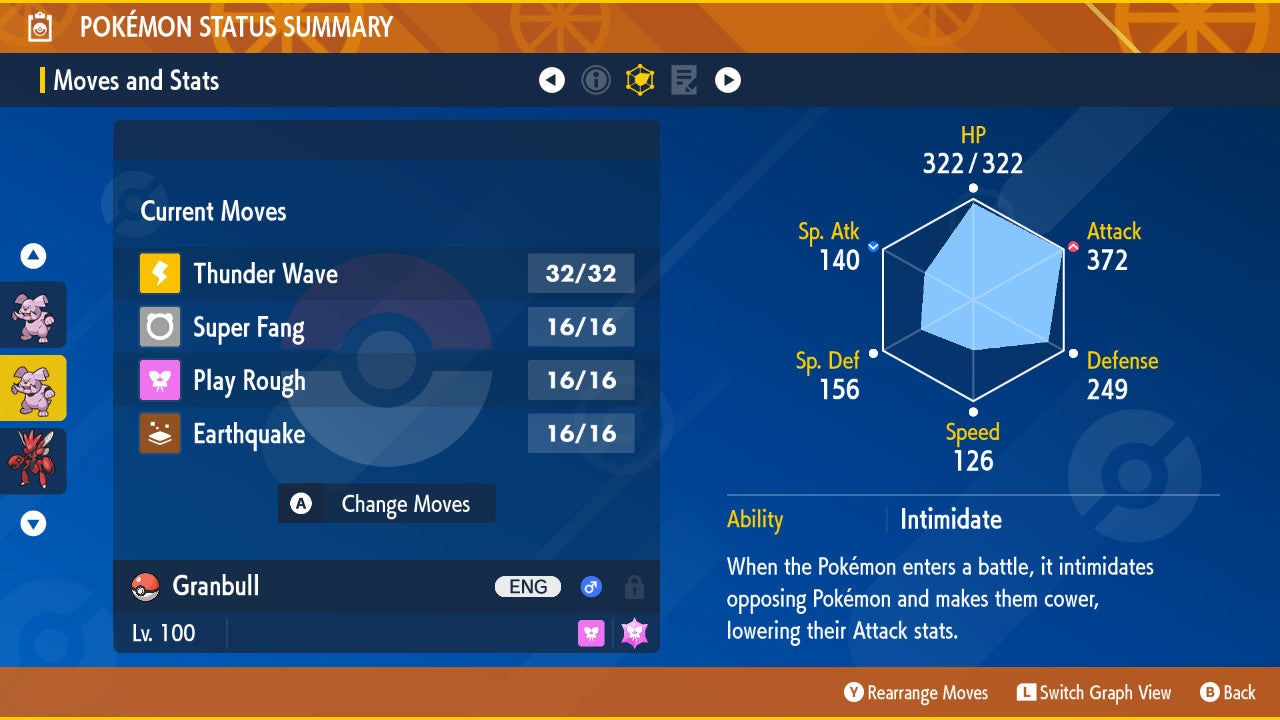Choose the Super Fang move row

click(386, 327)
